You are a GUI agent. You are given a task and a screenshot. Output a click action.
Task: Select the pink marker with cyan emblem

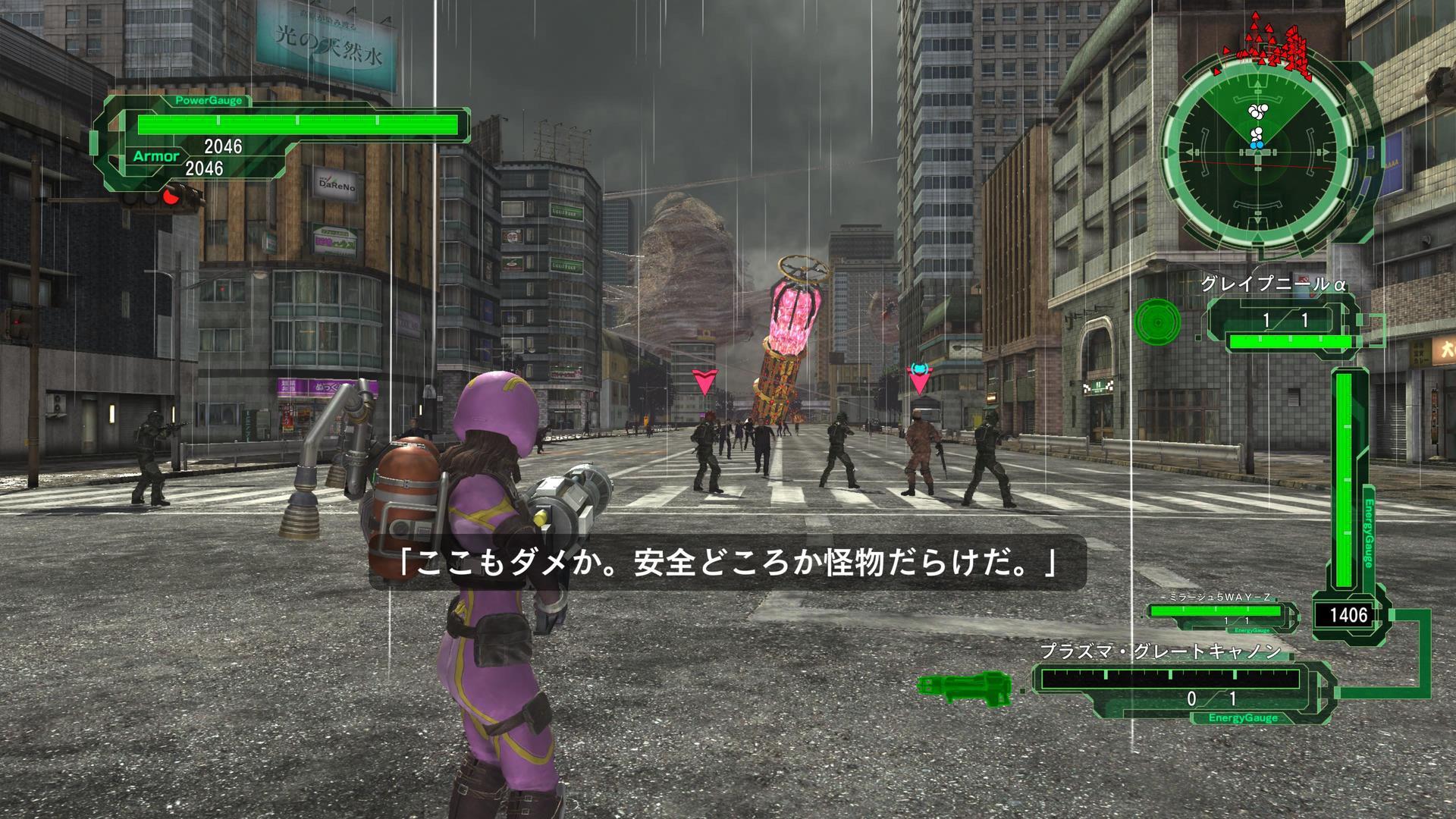pyautogui.click(x=919, y=378)
